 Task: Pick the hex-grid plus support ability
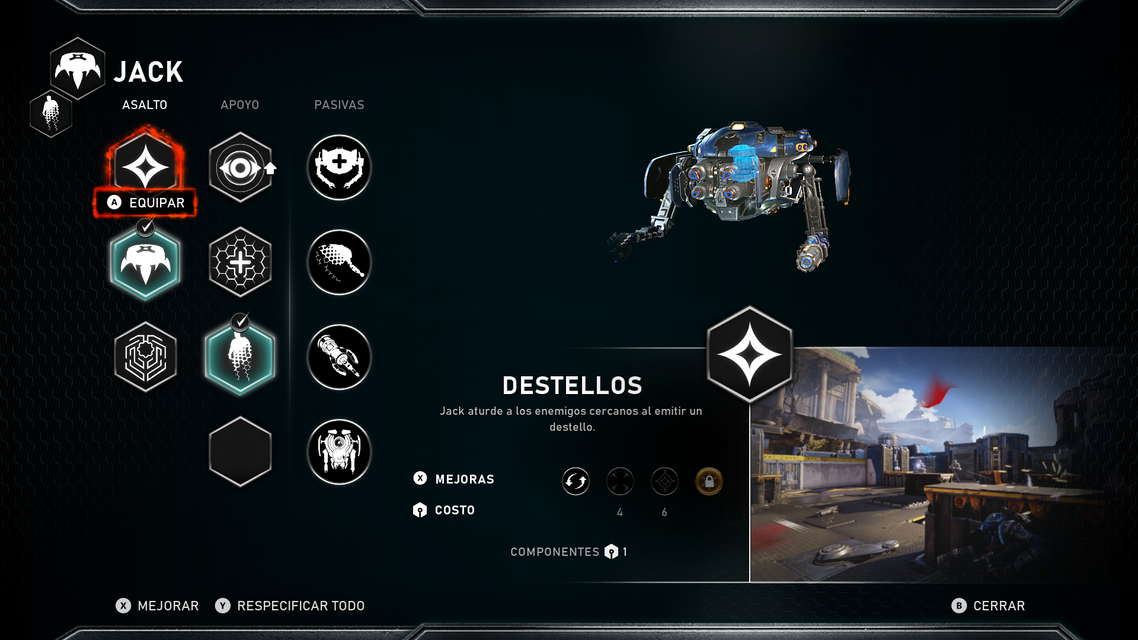tap(240, 262)
